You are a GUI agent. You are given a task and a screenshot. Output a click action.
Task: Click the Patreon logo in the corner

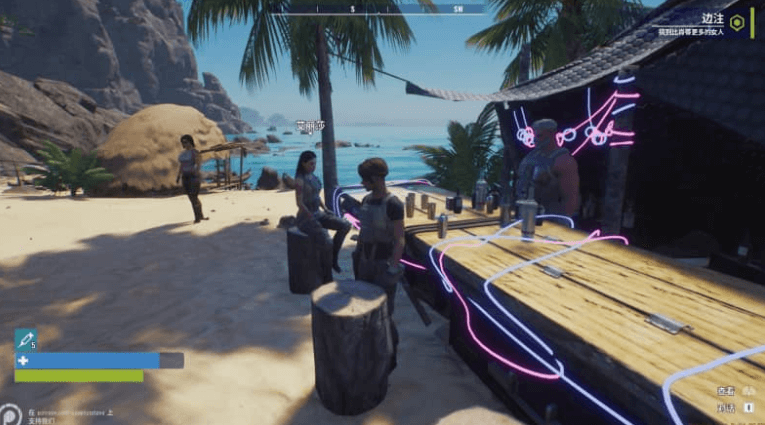[11, 414]
